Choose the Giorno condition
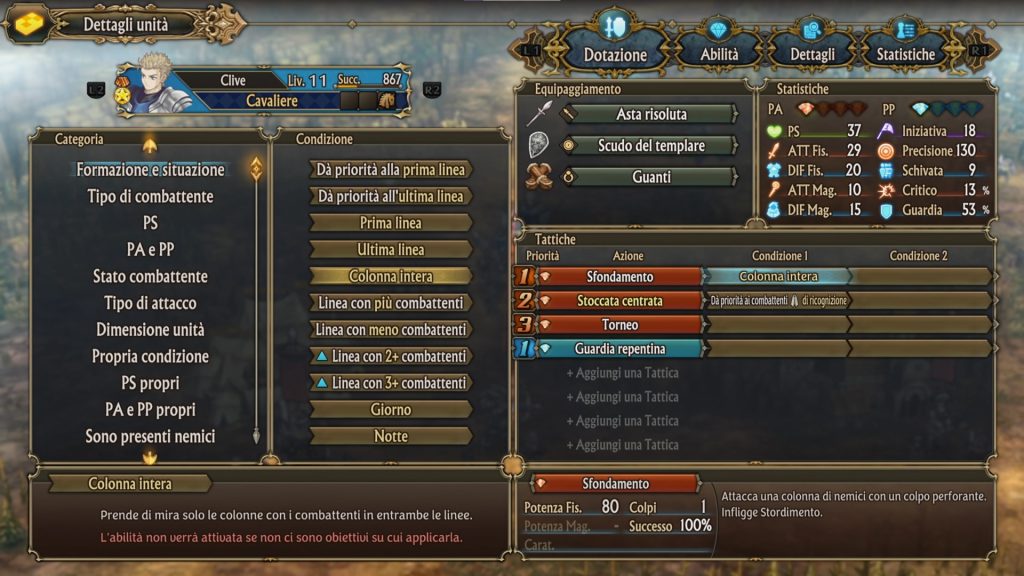The image size is (1024, 576). click(391, 409)
